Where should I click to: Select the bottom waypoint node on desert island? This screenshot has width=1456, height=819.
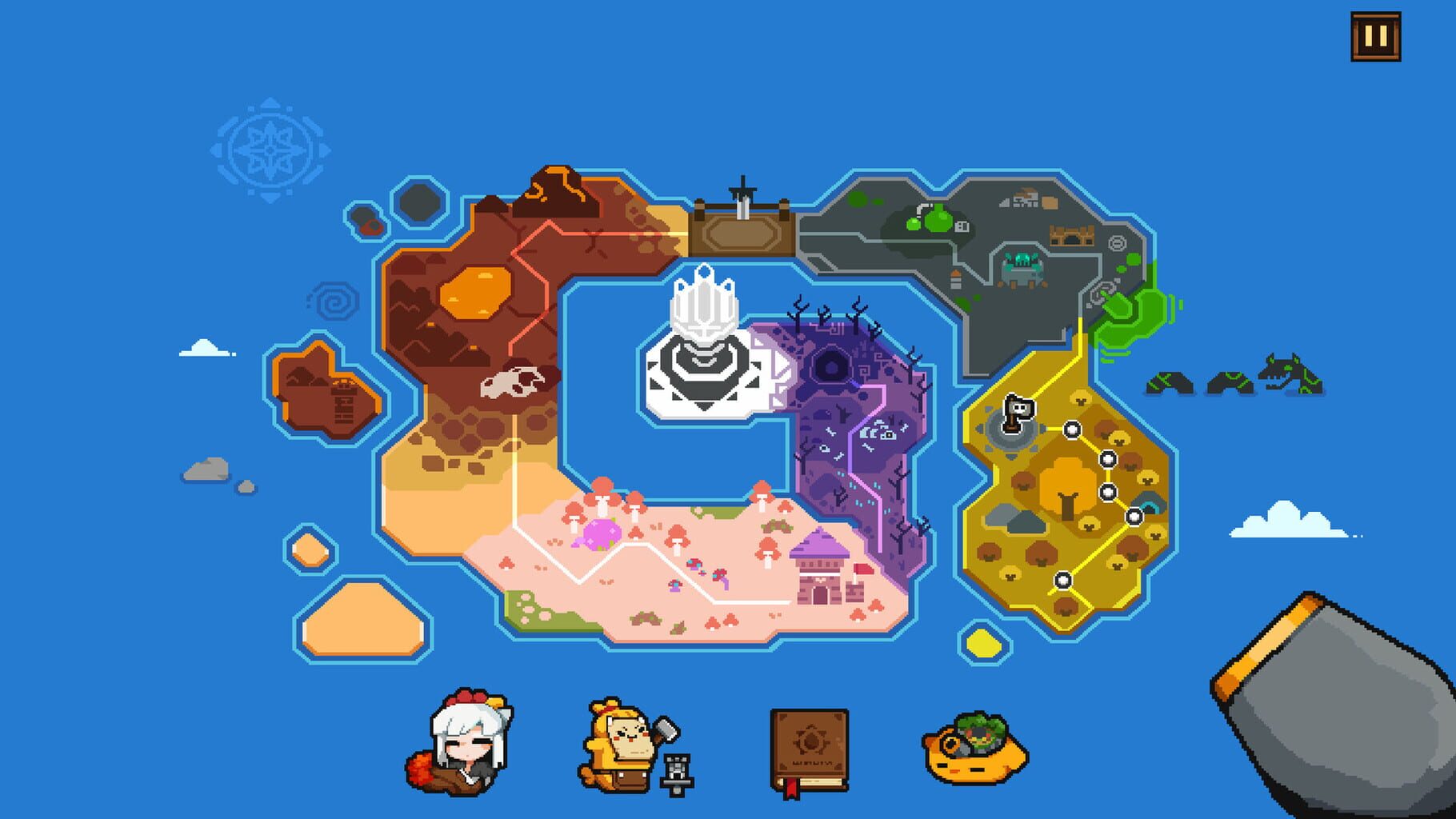click(x=1063, y=580)
